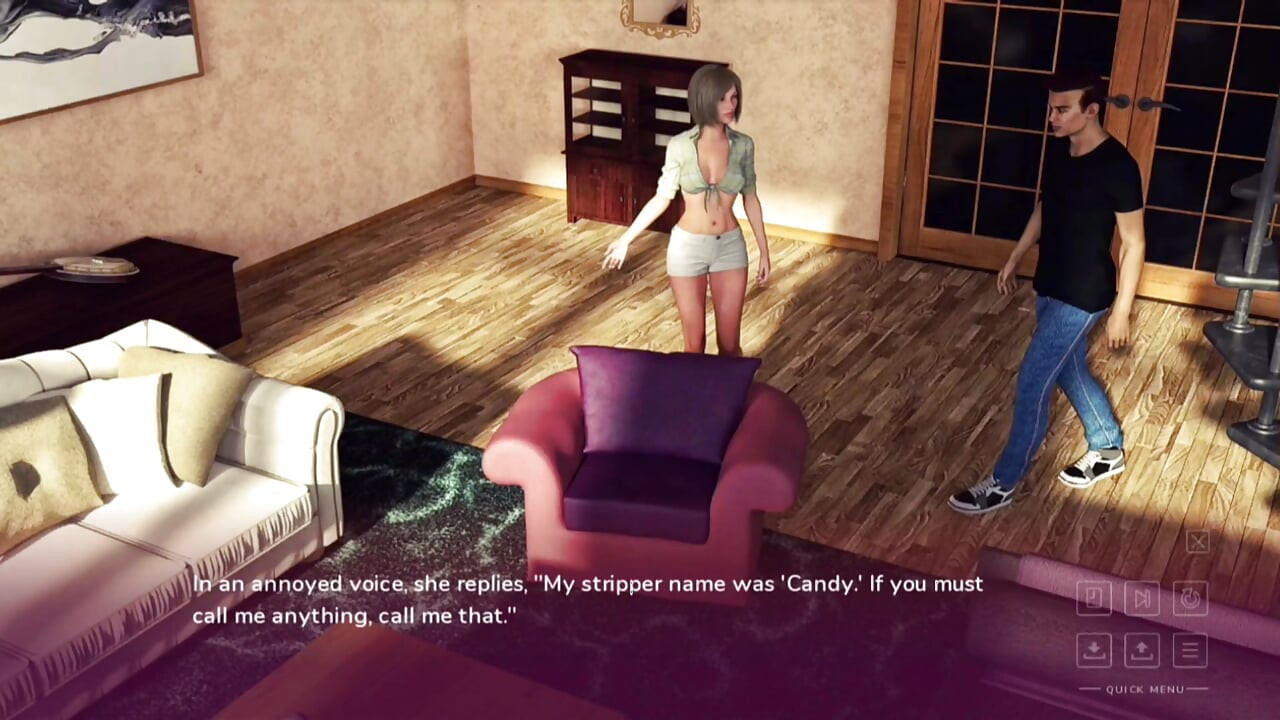Open the dialogue history log icon
The height and width of the screenshot is (720, 1280).
point(1095,598)
